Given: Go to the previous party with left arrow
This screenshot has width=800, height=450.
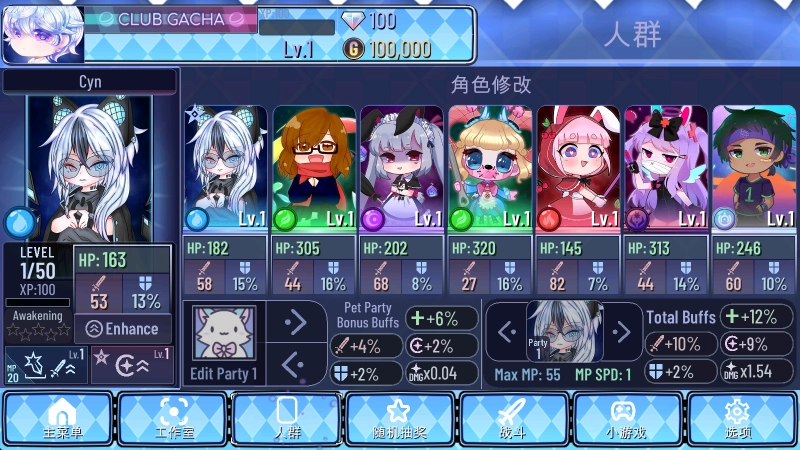Looking at the screenshot, I should pyautogui.click(x=506, y=331).
